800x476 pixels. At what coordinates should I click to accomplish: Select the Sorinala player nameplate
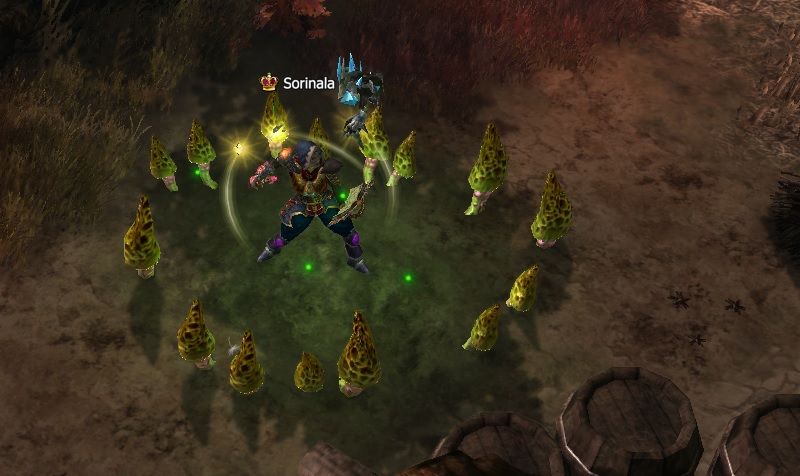(308, 84)
